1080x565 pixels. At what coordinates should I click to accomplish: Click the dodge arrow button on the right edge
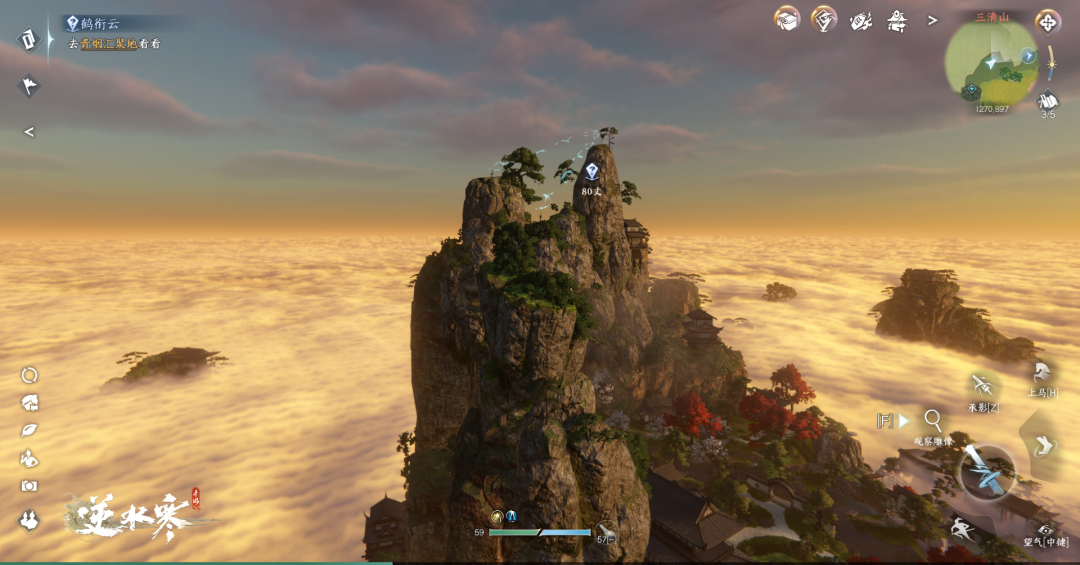pos(1044,445)
